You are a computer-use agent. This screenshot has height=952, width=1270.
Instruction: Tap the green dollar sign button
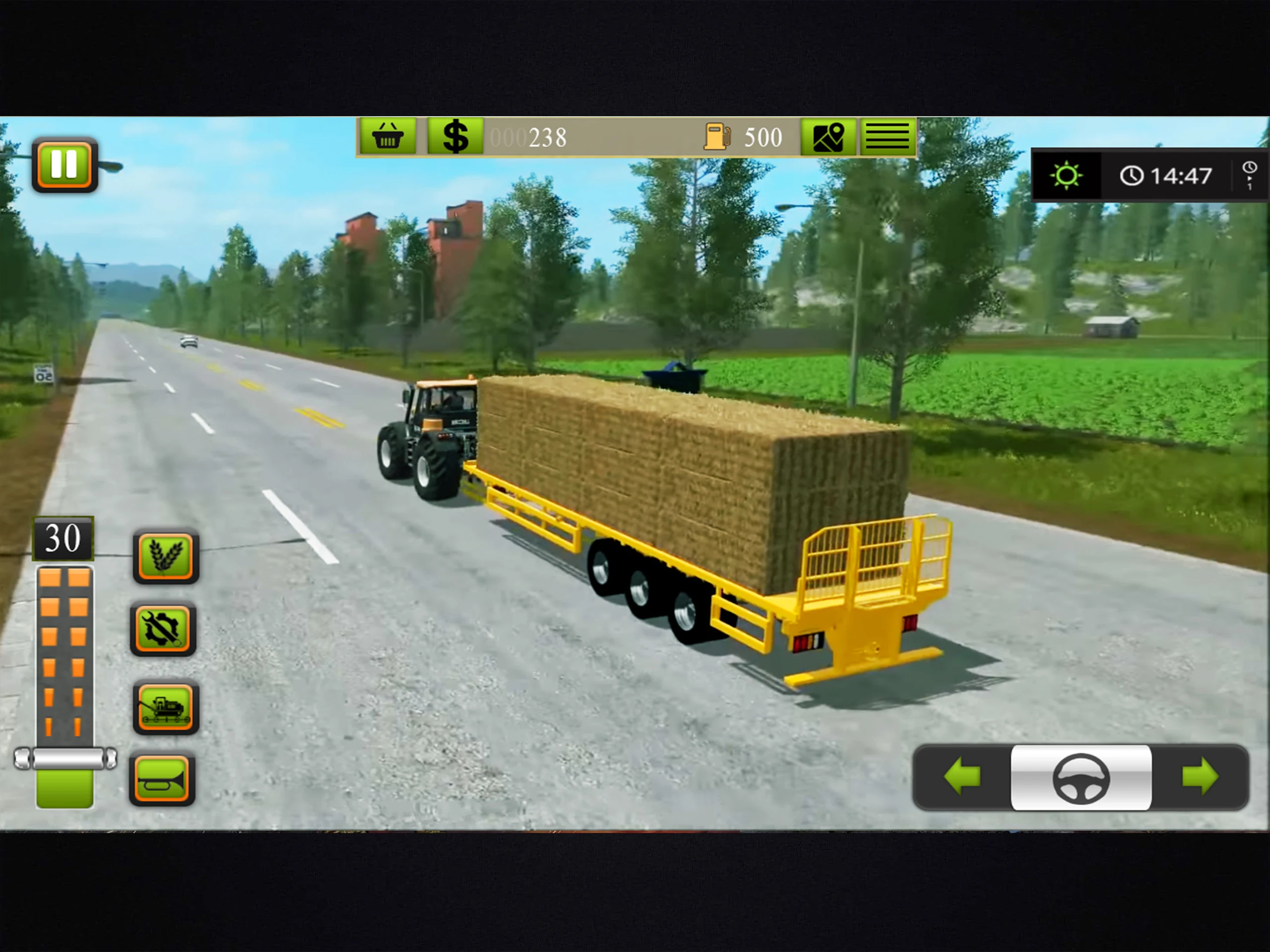(455, 137)
